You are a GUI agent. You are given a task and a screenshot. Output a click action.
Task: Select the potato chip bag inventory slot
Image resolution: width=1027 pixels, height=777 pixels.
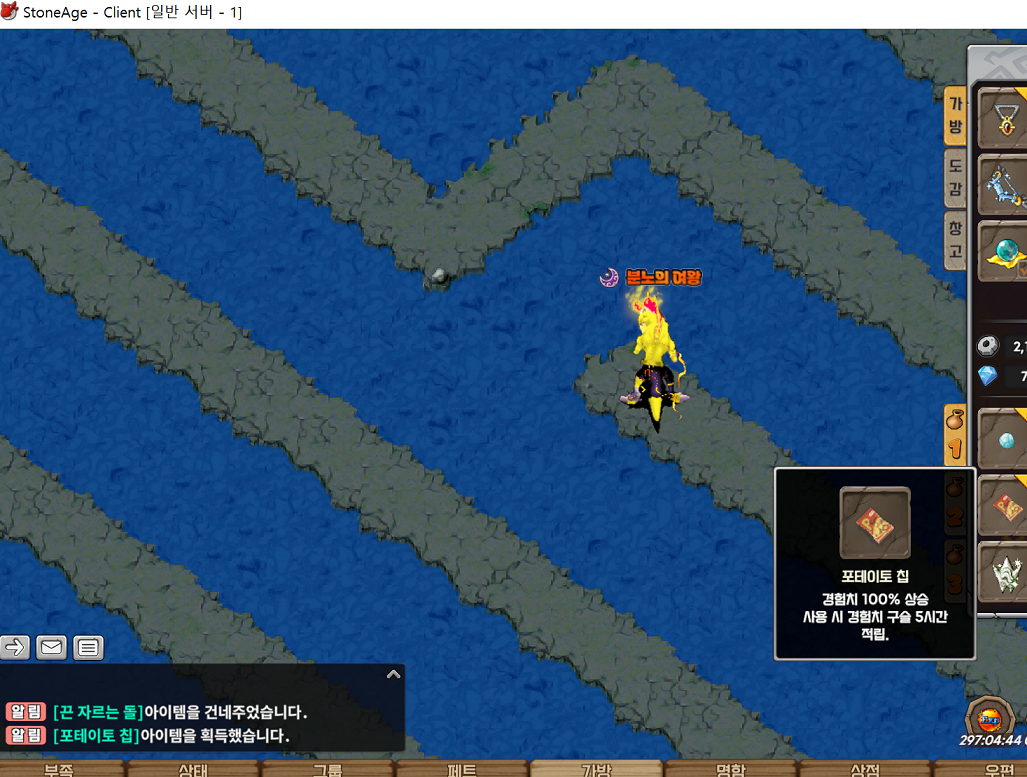1005,506
